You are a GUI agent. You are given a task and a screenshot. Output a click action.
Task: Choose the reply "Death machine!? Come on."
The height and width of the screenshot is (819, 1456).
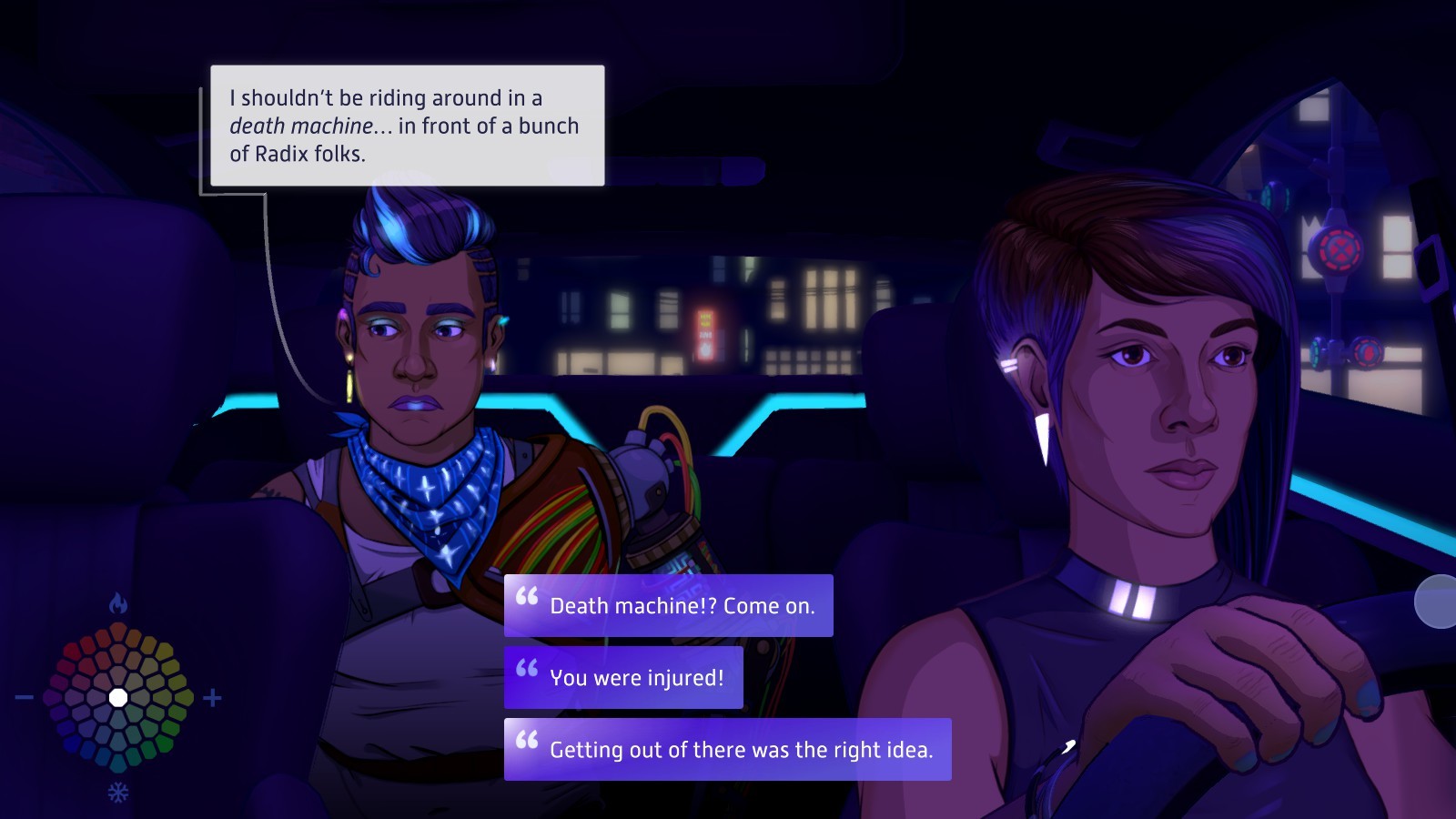click(x=668, y=605)
